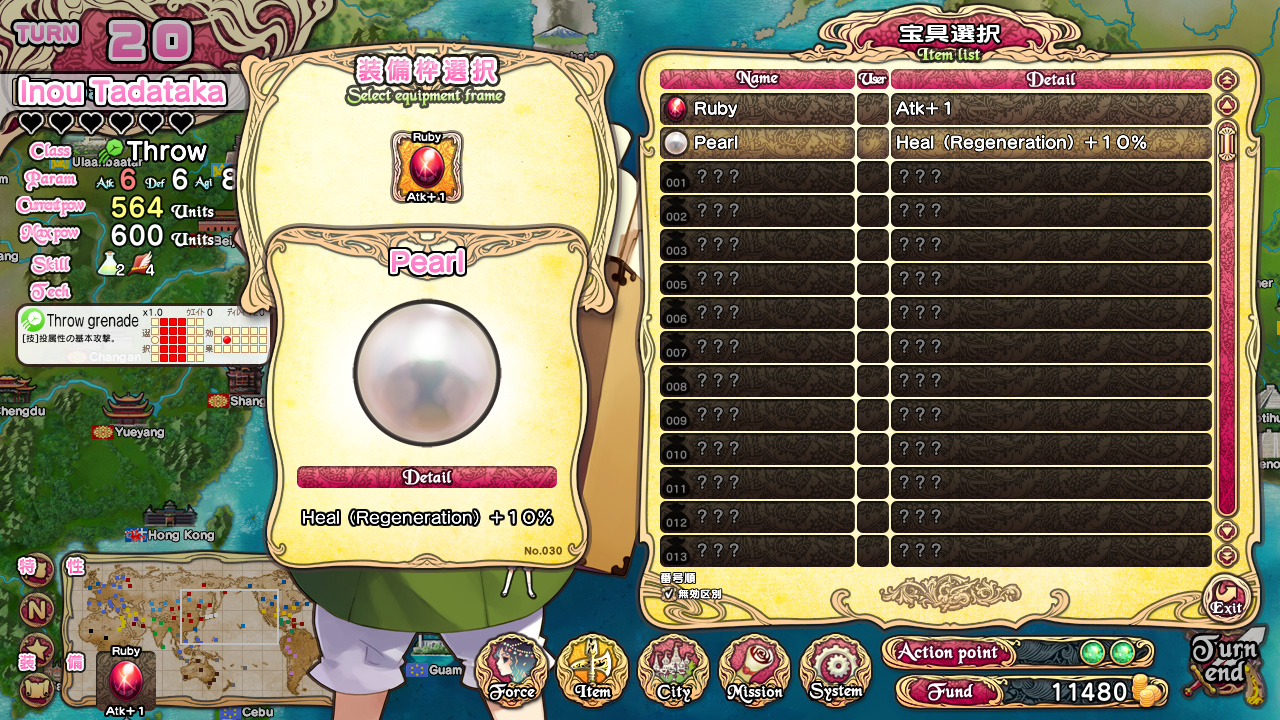Click the star button beside the minimap

tap(37, 647)
